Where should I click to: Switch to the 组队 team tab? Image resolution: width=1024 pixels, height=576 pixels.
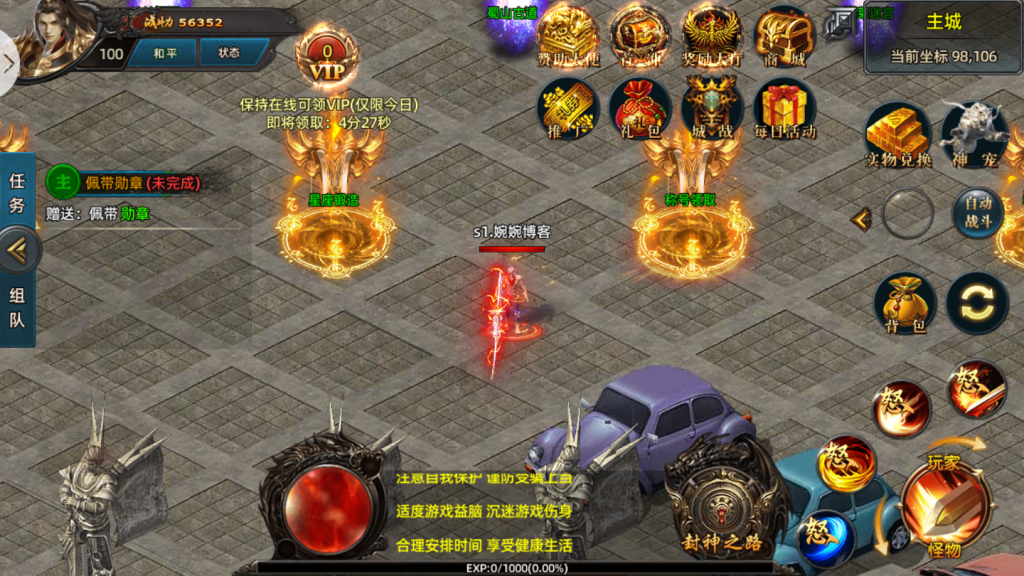click(x=17, y=308)
